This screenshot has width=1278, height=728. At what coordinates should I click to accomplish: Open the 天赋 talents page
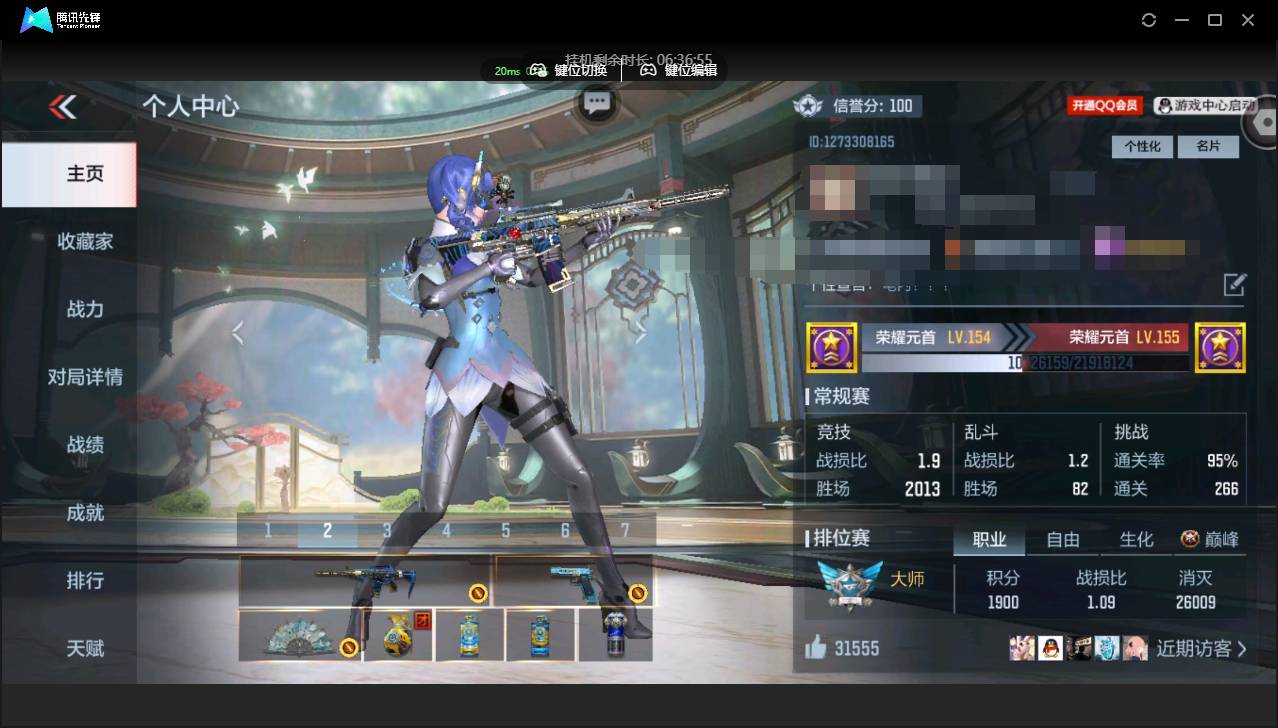84,649
